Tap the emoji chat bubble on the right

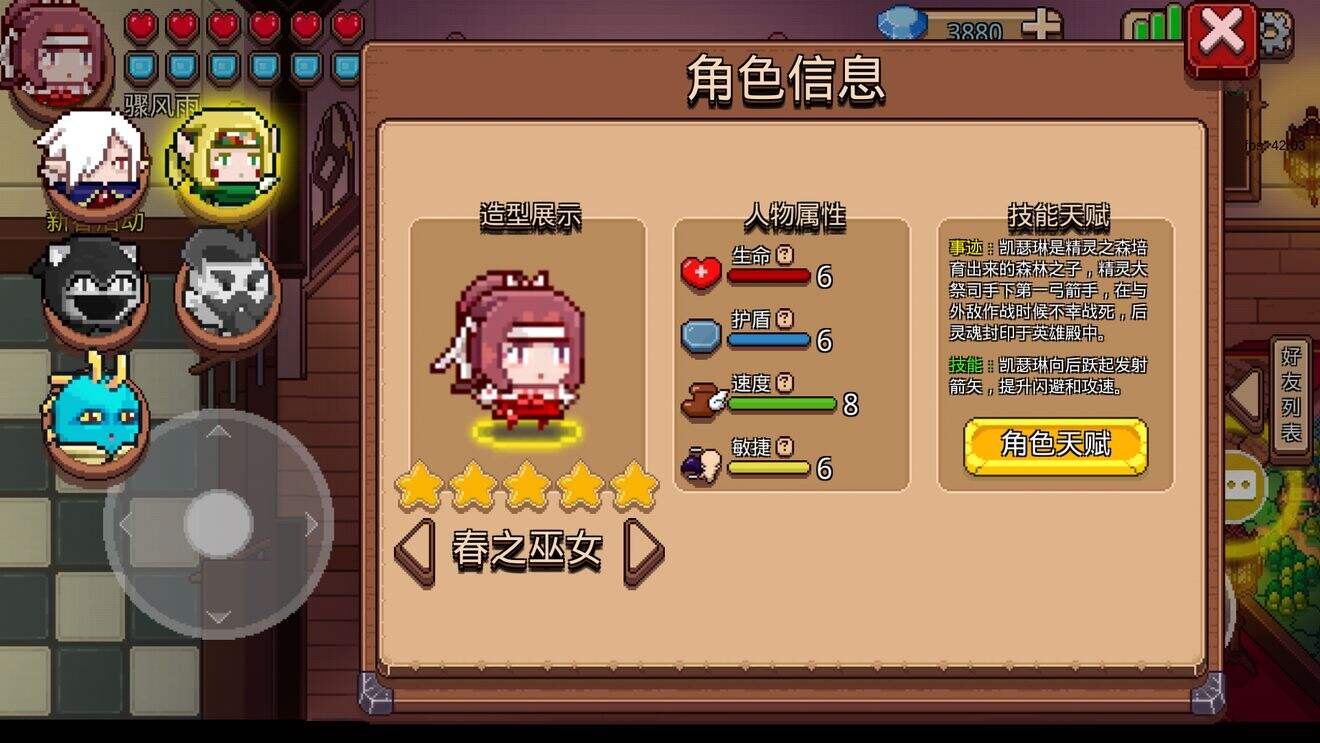click(x=1240, y=485)
